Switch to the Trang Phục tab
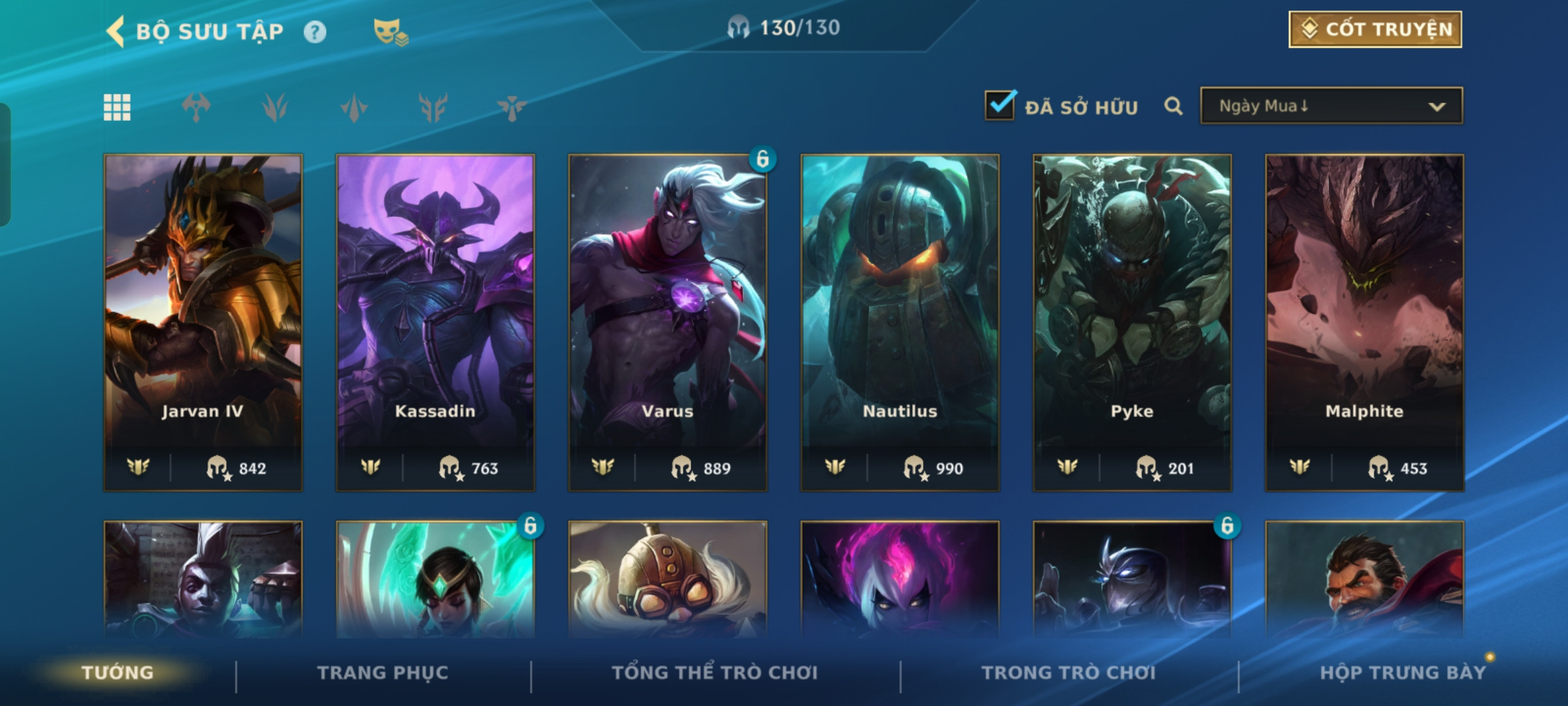 (x=383, y=673)
